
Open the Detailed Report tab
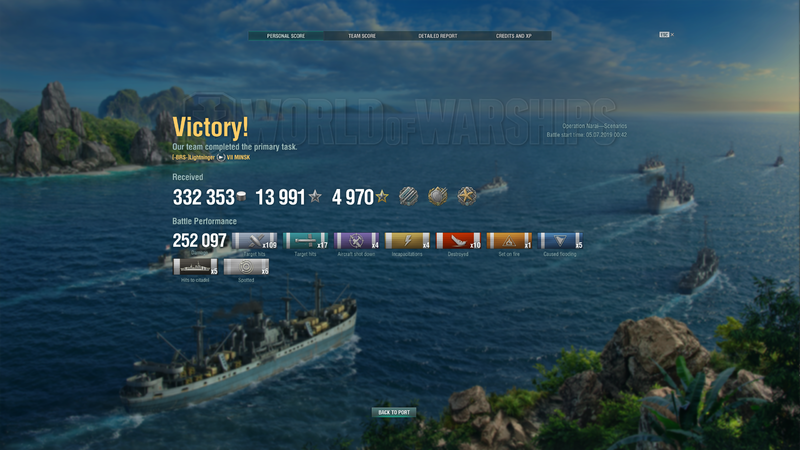(437, 36)
